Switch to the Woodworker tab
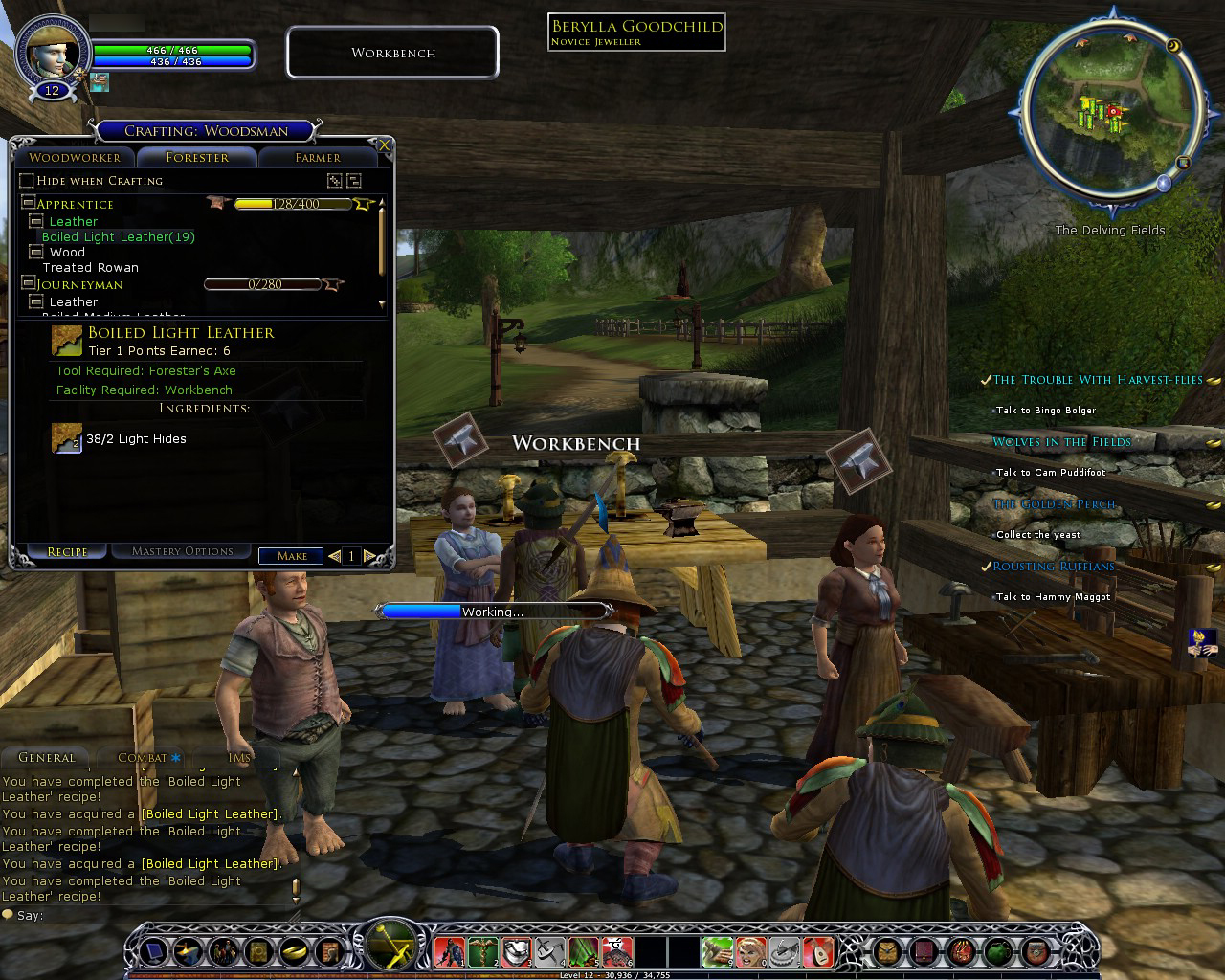Image resolution: width=1225 pixels, height=980 pixels. click(x=75, y=158)
